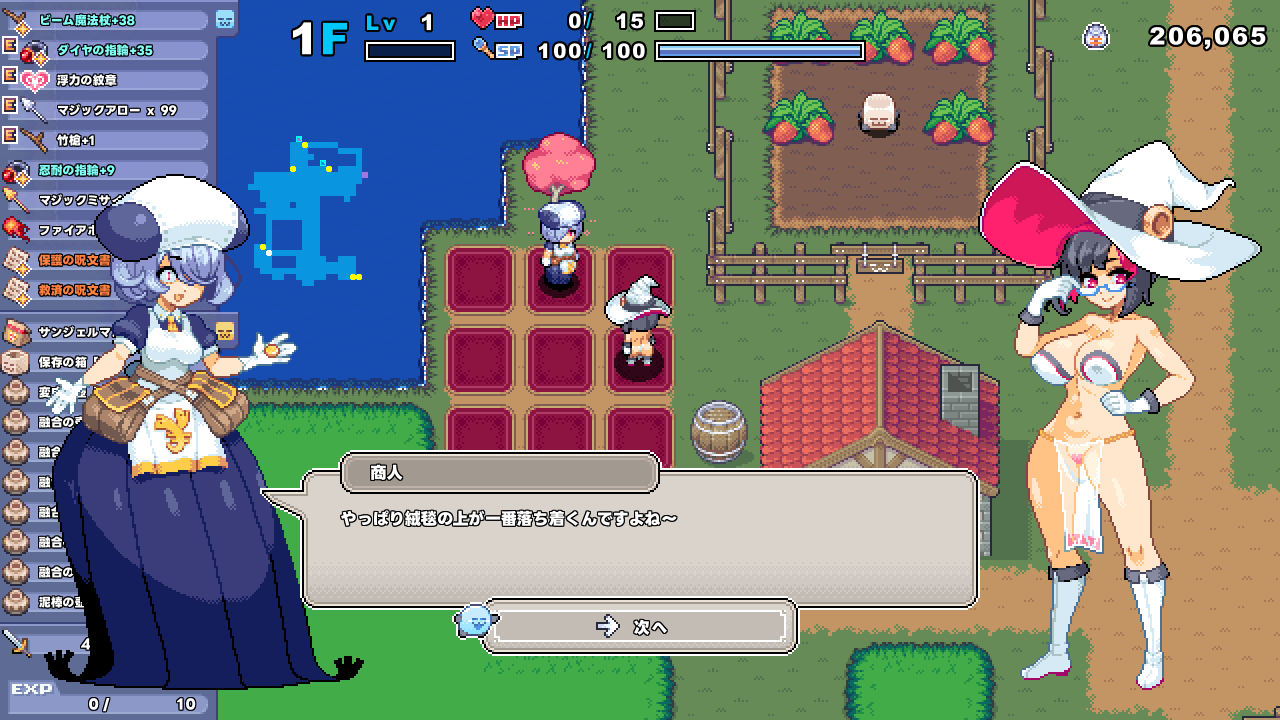
Task: Select ビーム魔法杖+38 in the item list
Action: pos(100,20)
